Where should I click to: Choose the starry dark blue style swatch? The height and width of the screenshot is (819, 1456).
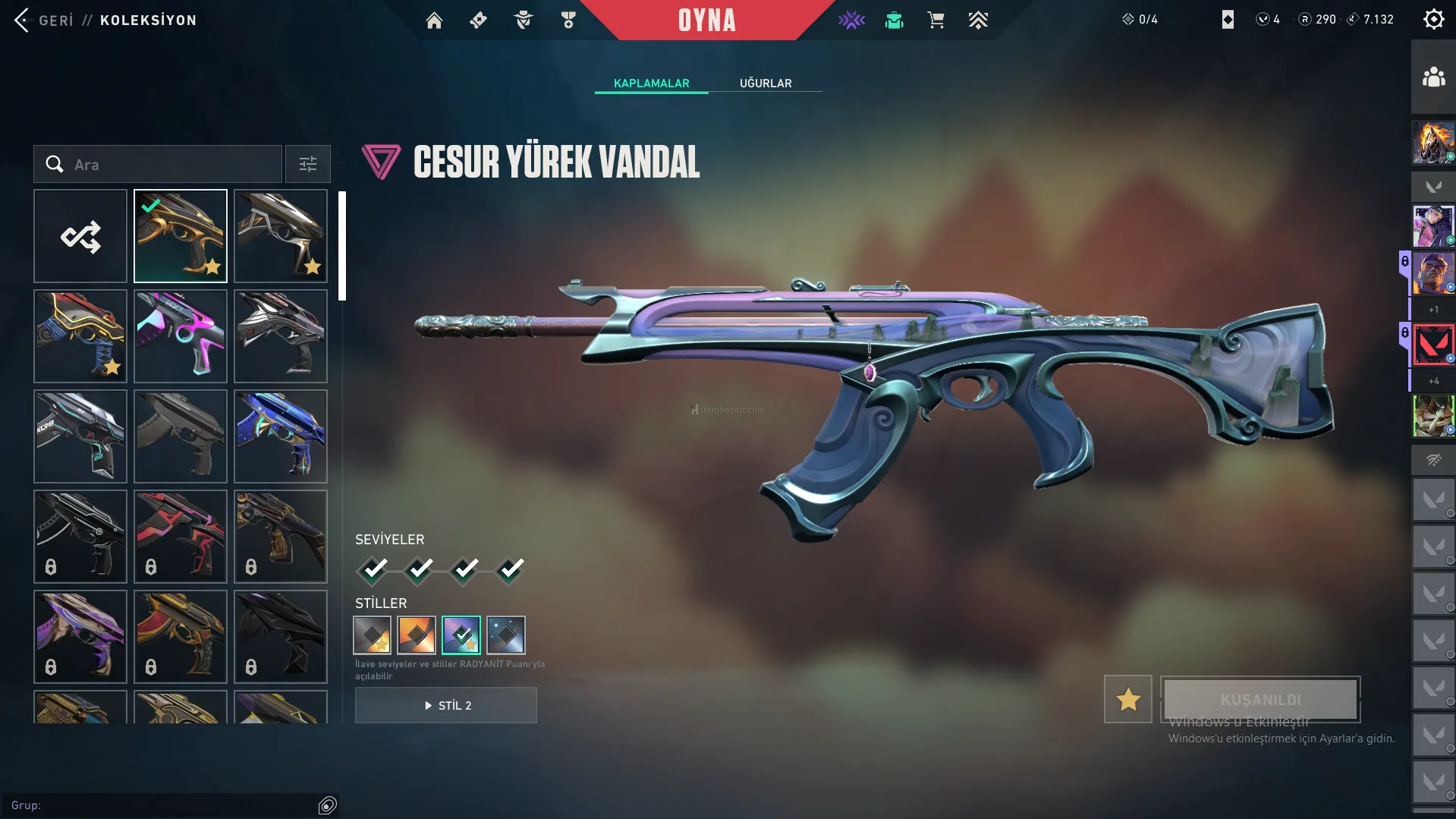506,635
